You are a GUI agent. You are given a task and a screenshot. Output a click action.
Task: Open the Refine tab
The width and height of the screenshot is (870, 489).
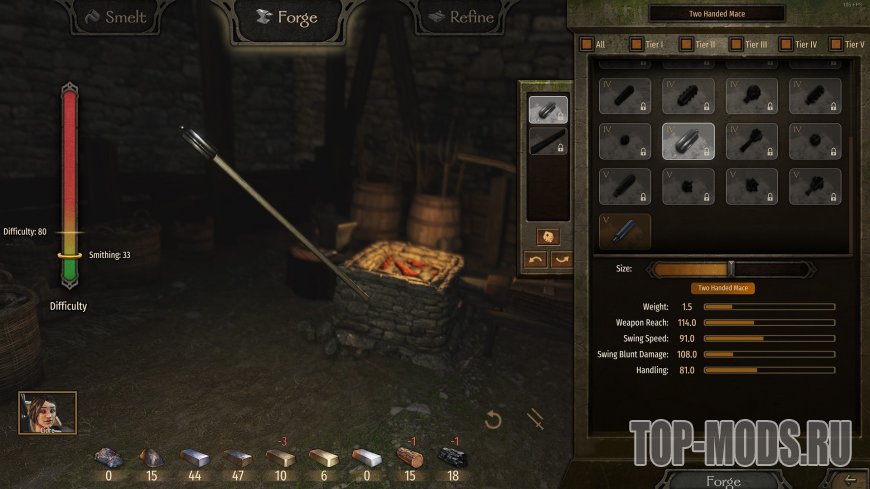[461, 18]
